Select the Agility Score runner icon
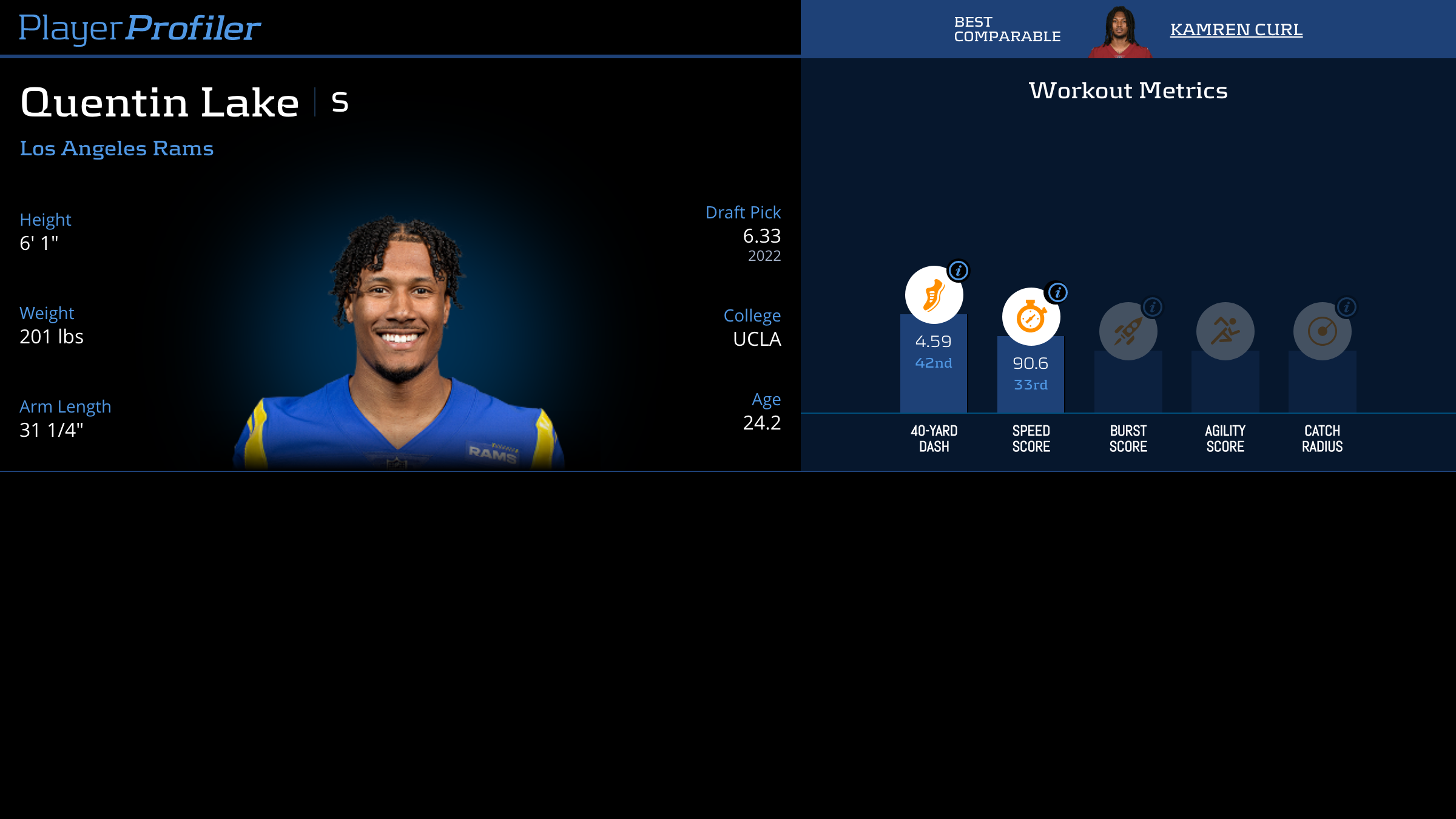Image resolution: width=1456 pixels, height=819 pixels. 1225,331
